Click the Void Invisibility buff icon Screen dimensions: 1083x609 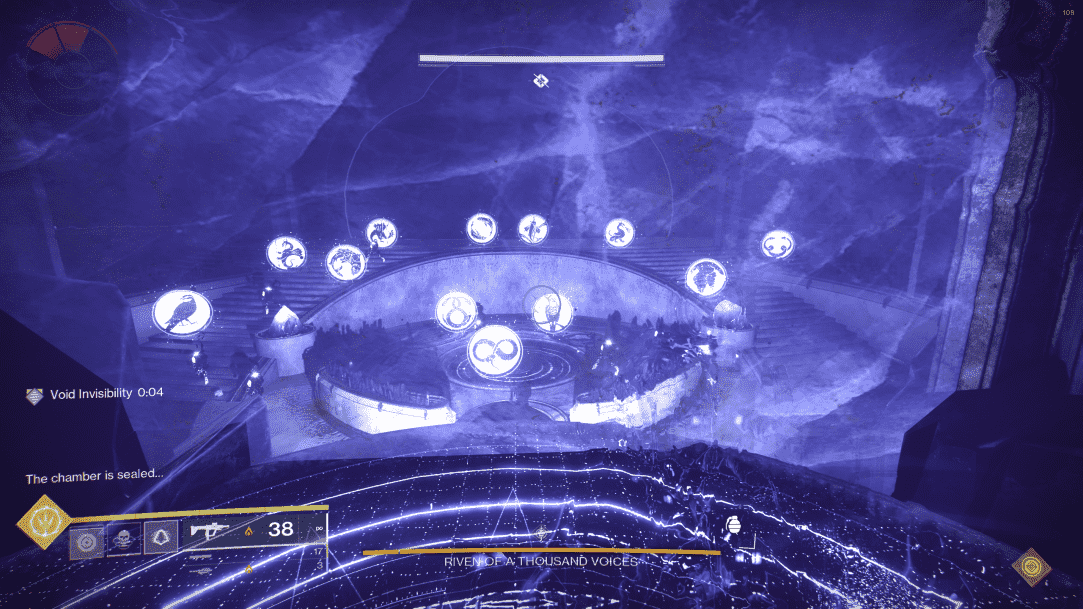pyautogui.click(x=35, y=395)
